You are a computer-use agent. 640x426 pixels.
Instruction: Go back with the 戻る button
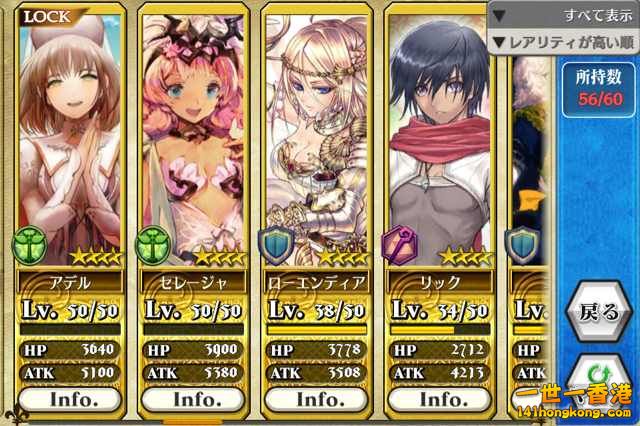[599, 313]
